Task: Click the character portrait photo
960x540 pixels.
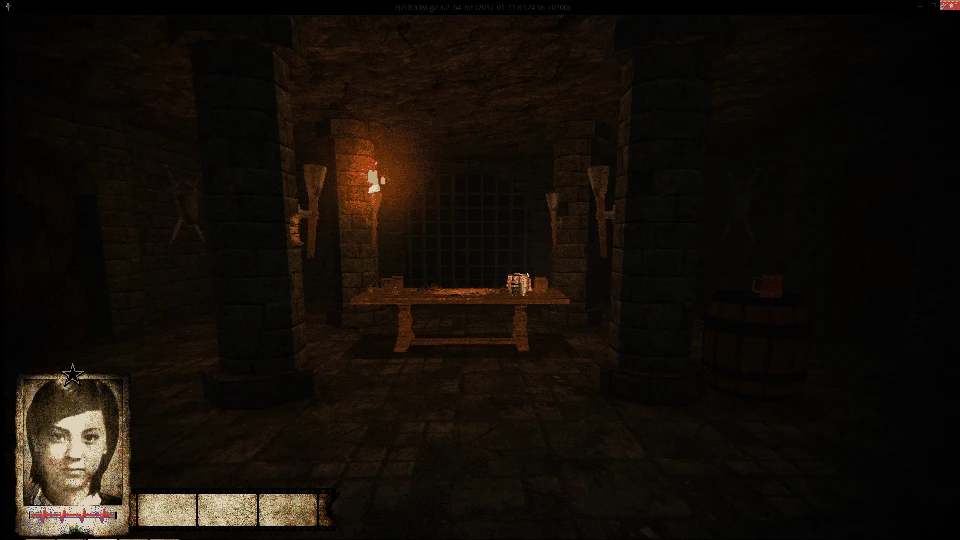Action: [x=73, y=441]
